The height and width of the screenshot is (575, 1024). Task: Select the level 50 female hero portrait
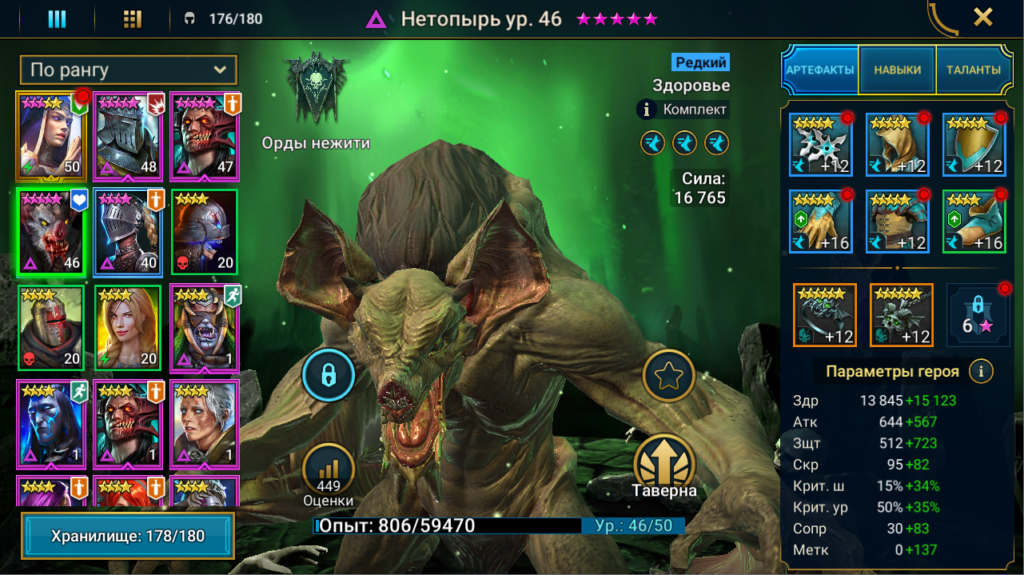pyautogui.click(x=51, y=135)
